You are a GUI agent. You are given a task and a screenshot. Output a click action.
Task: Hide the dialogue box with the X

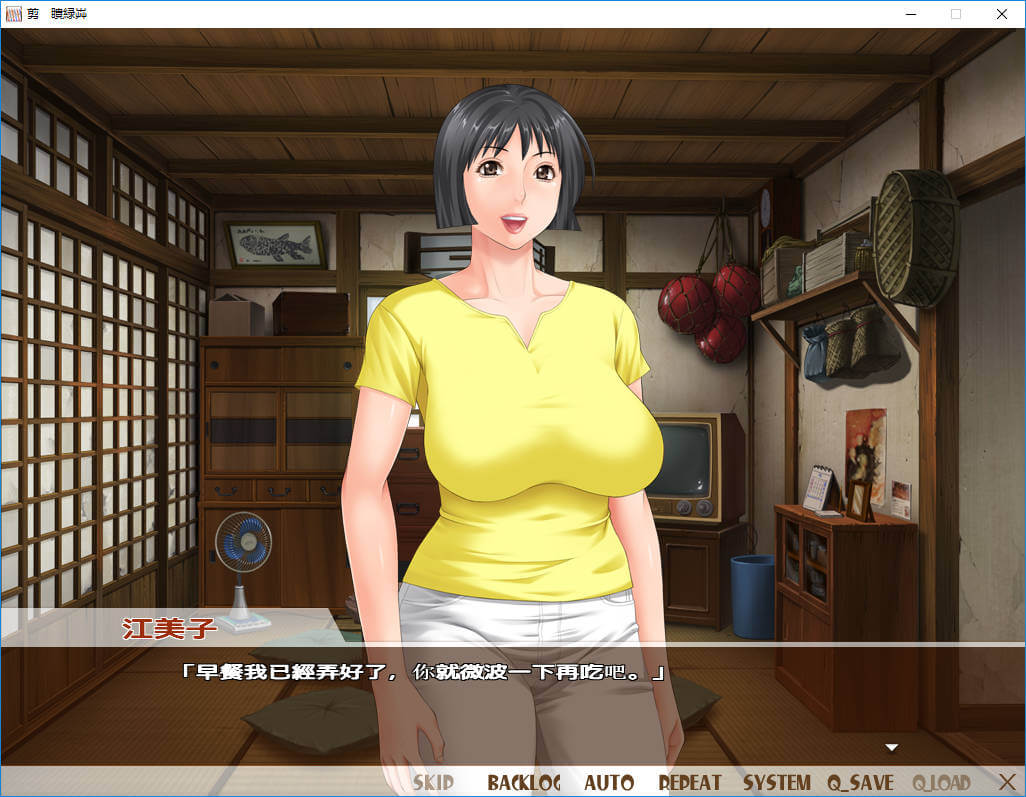[x=1007, y=781]
